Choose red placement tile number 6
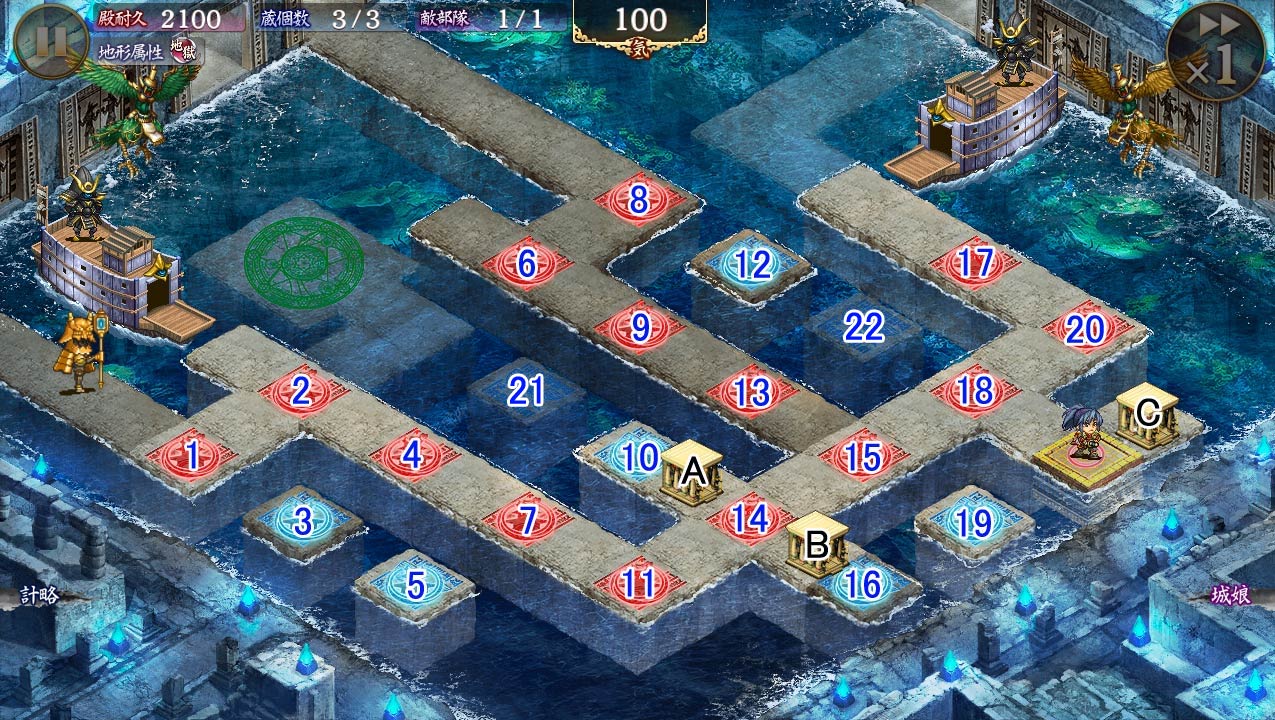 pos(526,264)
